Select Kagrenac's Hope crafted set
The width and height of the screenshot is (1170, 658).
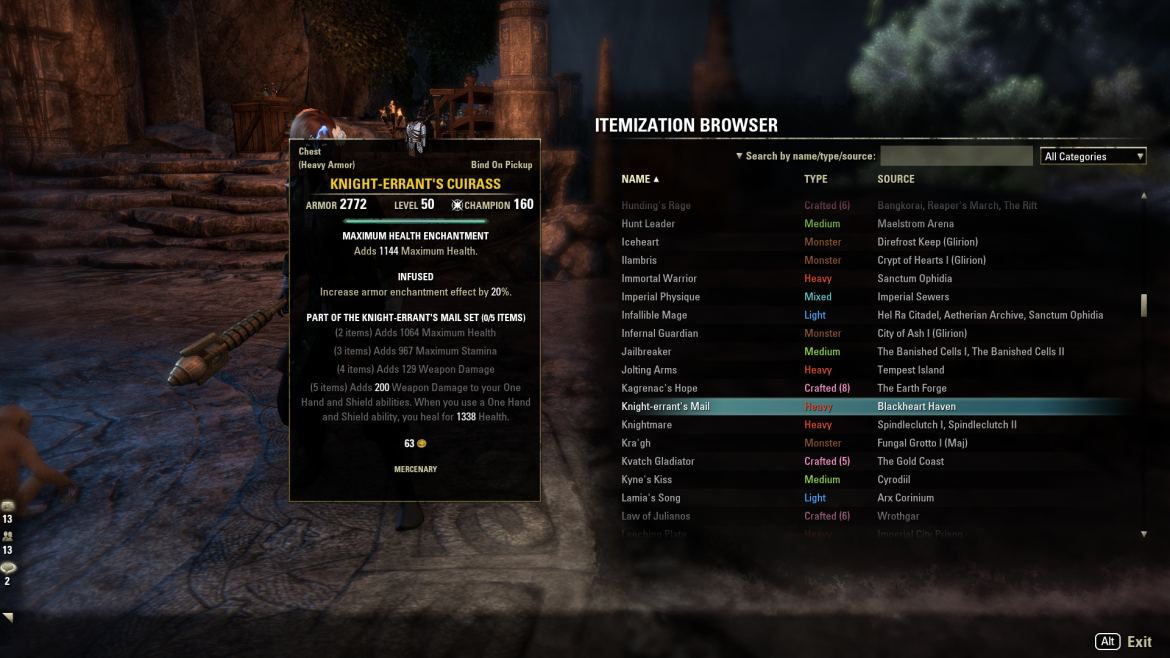point(659,388)
